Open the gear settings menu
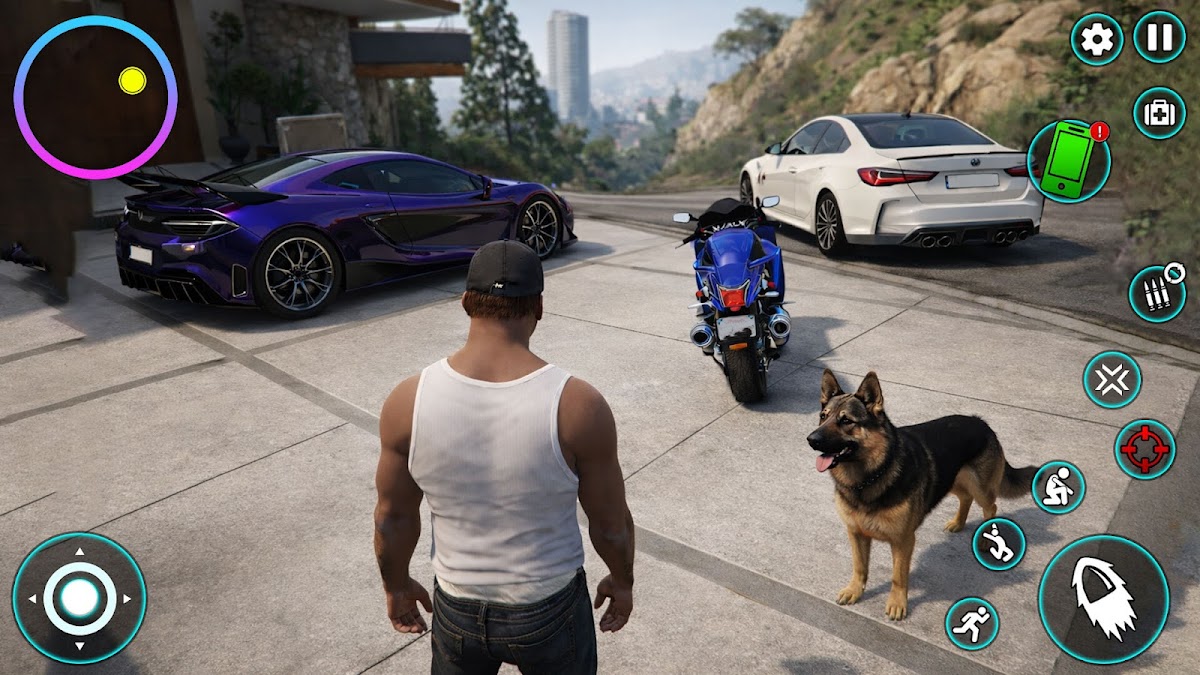Screen dimensions: 1200x675 (x=1097, y=39)
